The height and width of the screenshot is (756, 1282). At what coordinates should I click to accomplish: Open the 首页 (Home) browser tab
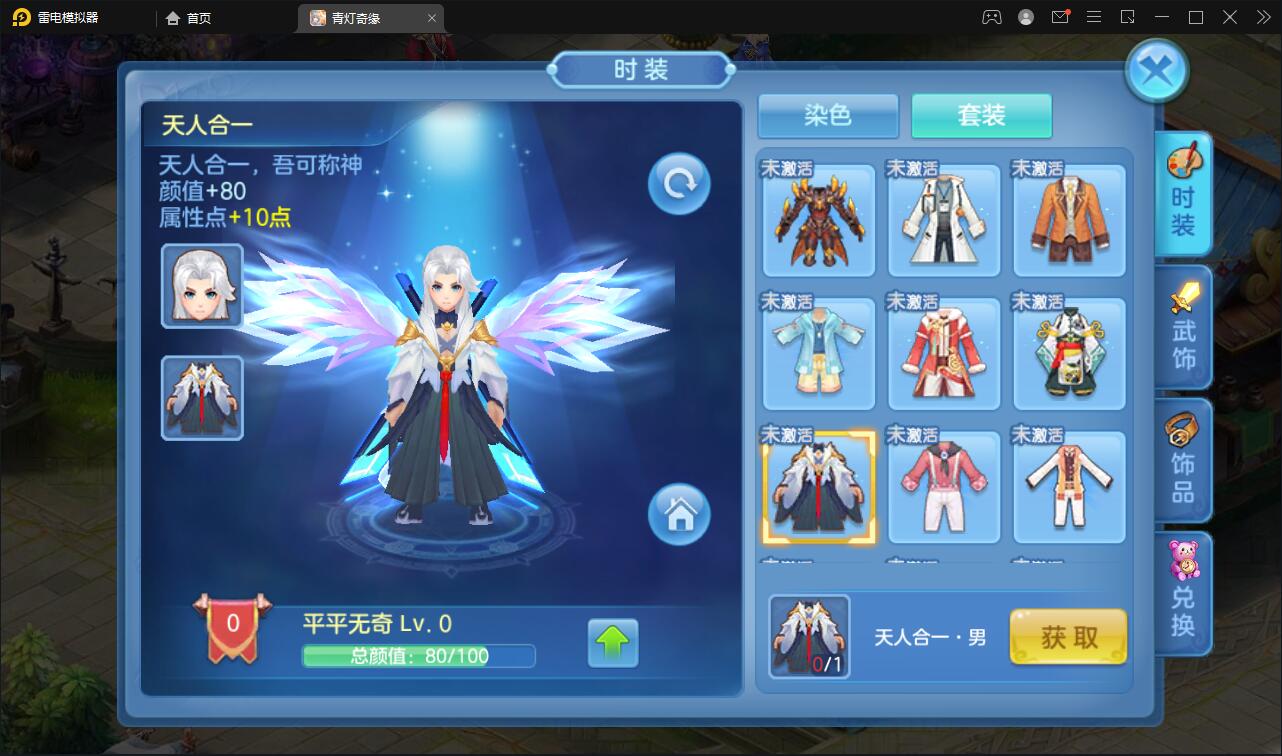(x=189, y=17)
